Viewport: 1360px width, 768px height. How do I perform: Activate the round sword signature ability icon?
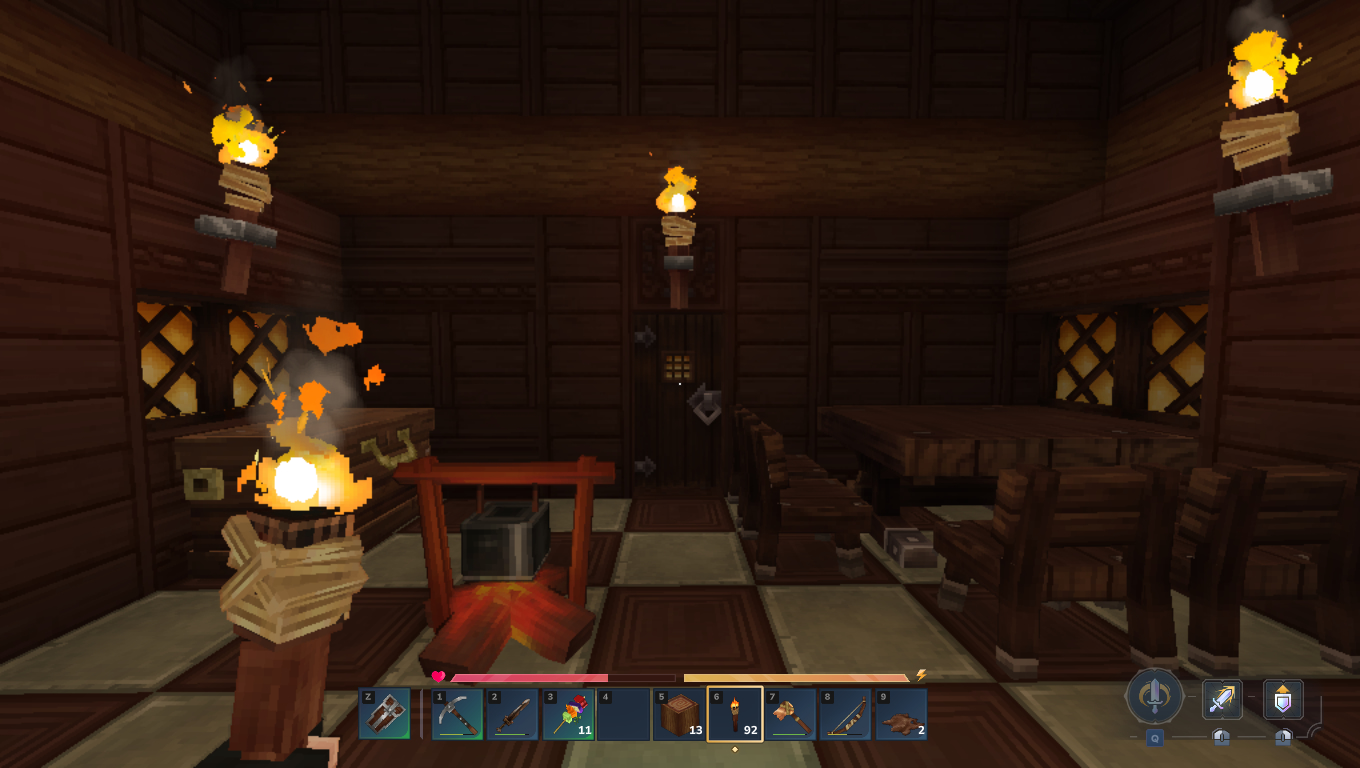[x=1154, y=696]
